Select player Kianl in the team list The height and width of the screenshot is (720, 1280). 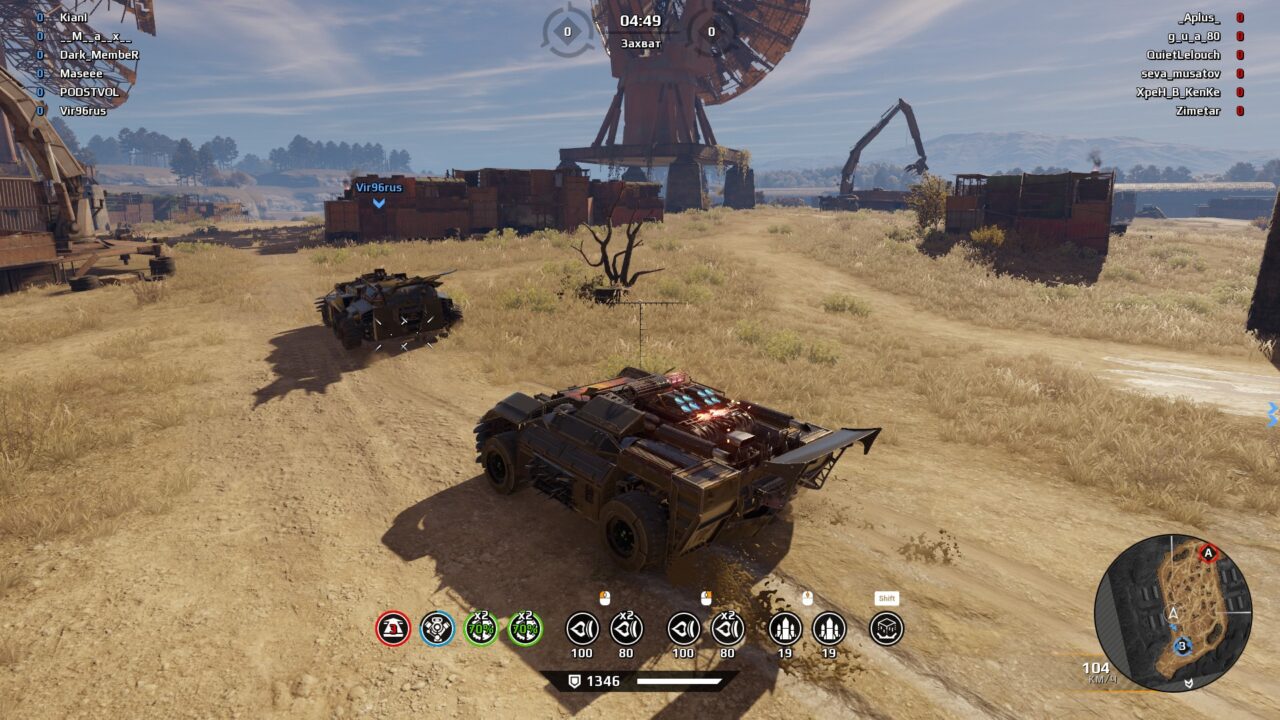pos(74,17)
